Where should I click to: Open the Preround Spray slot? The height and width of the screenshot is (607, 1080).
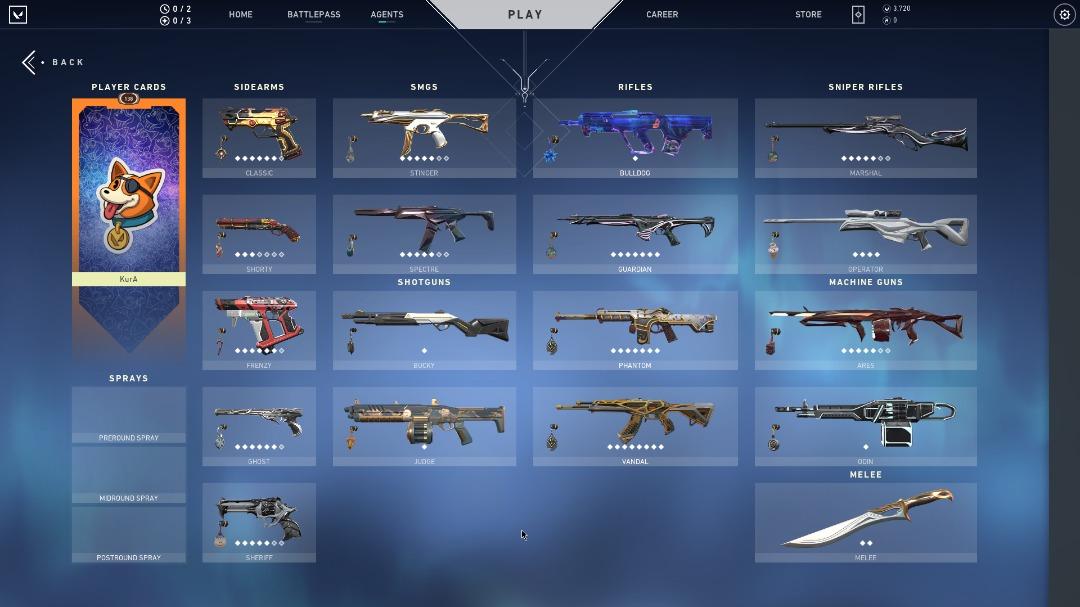pos(129,414)
